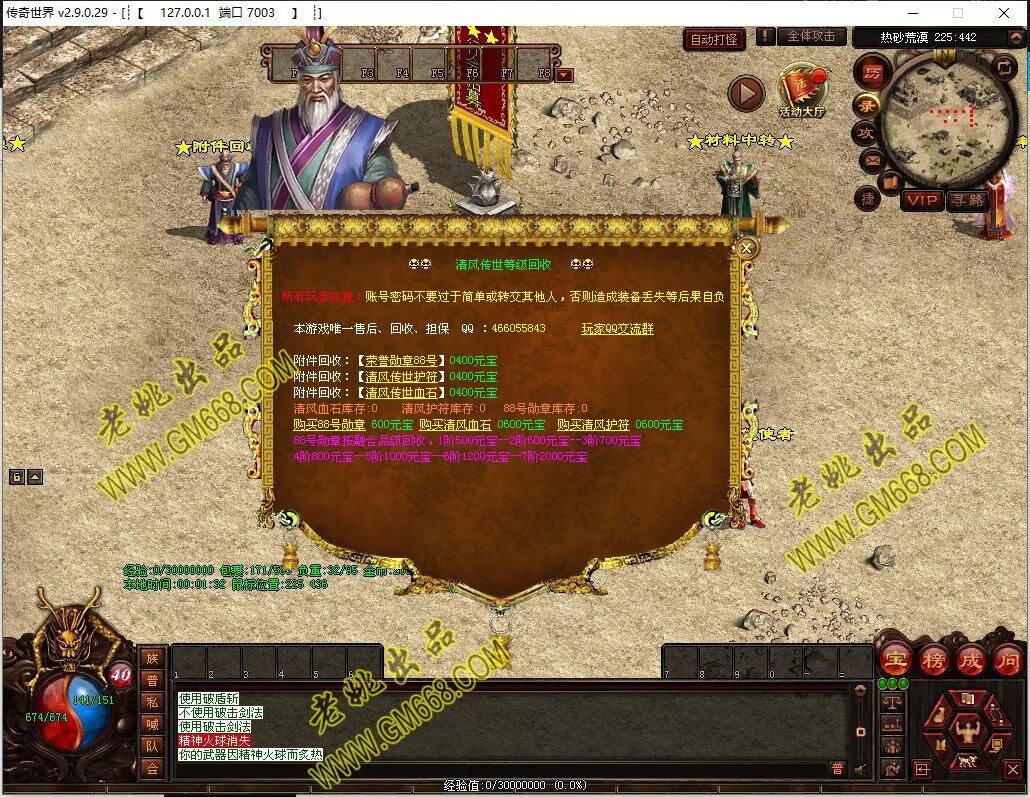Show the 榜 ranking board
This screenshot has width=1030, height=797.
[x=933, y=659]
